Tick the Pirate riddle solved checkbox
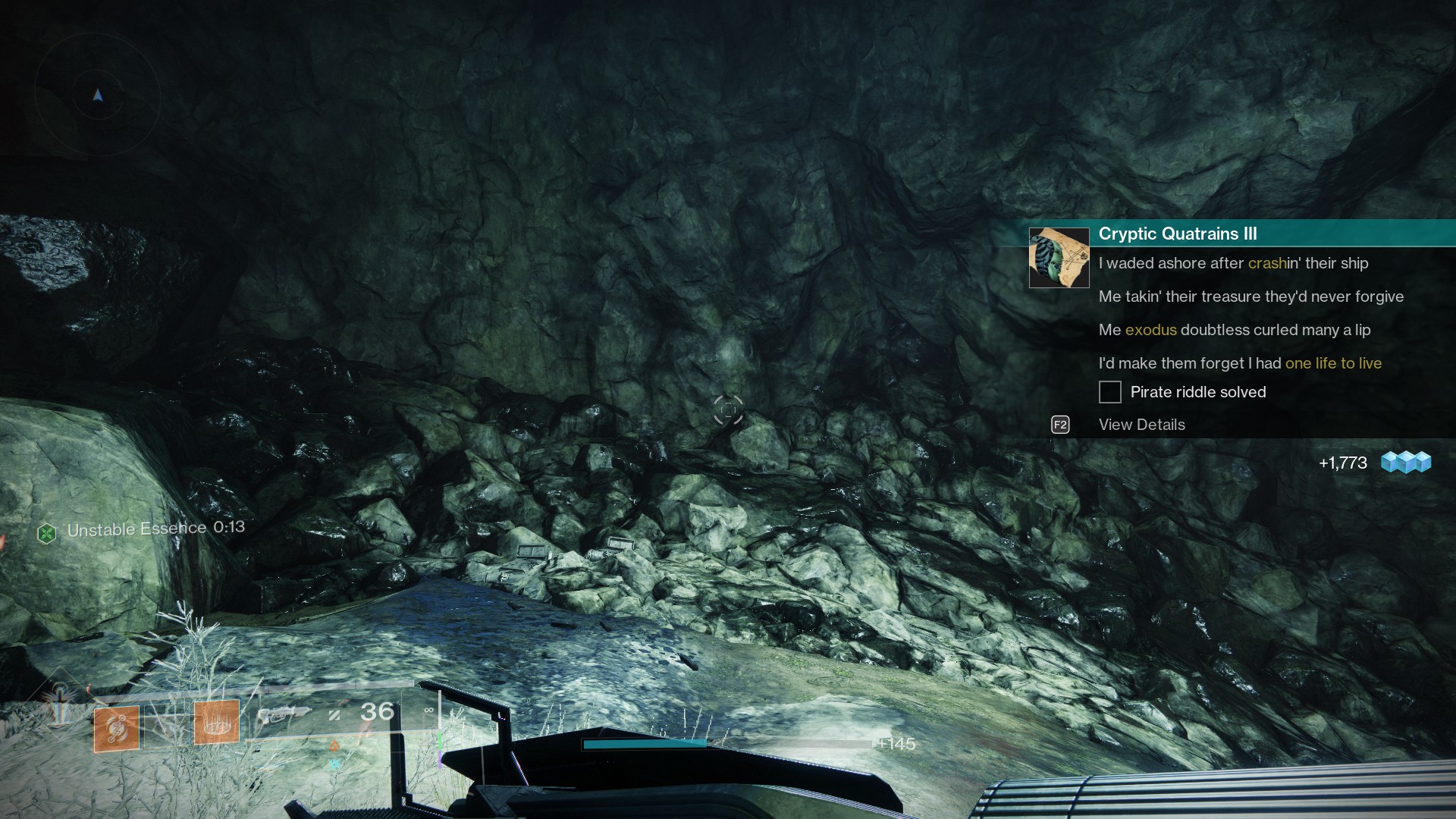1456x819 pixels. tap(1109, 392)
